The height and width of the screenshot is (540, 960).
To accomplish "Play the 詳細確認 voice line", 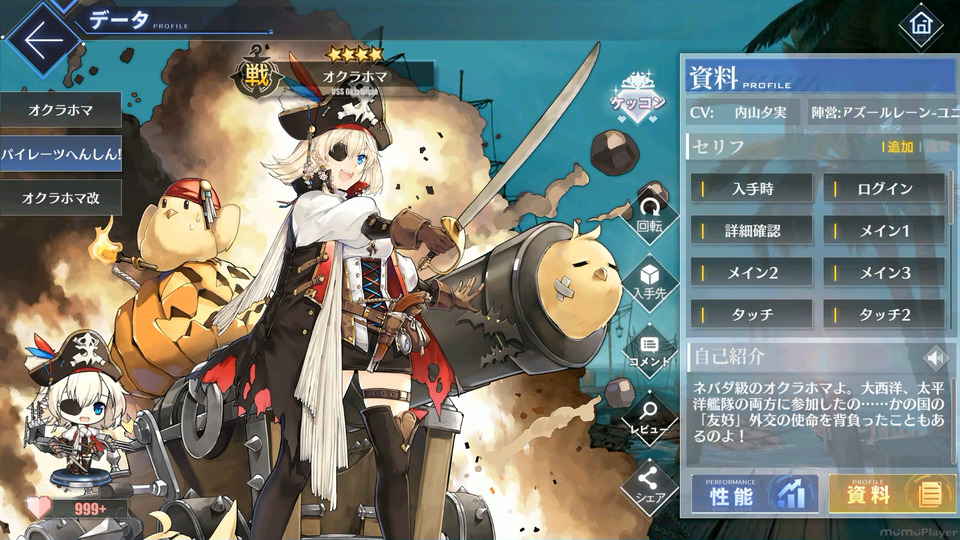I will pos(753,230).
